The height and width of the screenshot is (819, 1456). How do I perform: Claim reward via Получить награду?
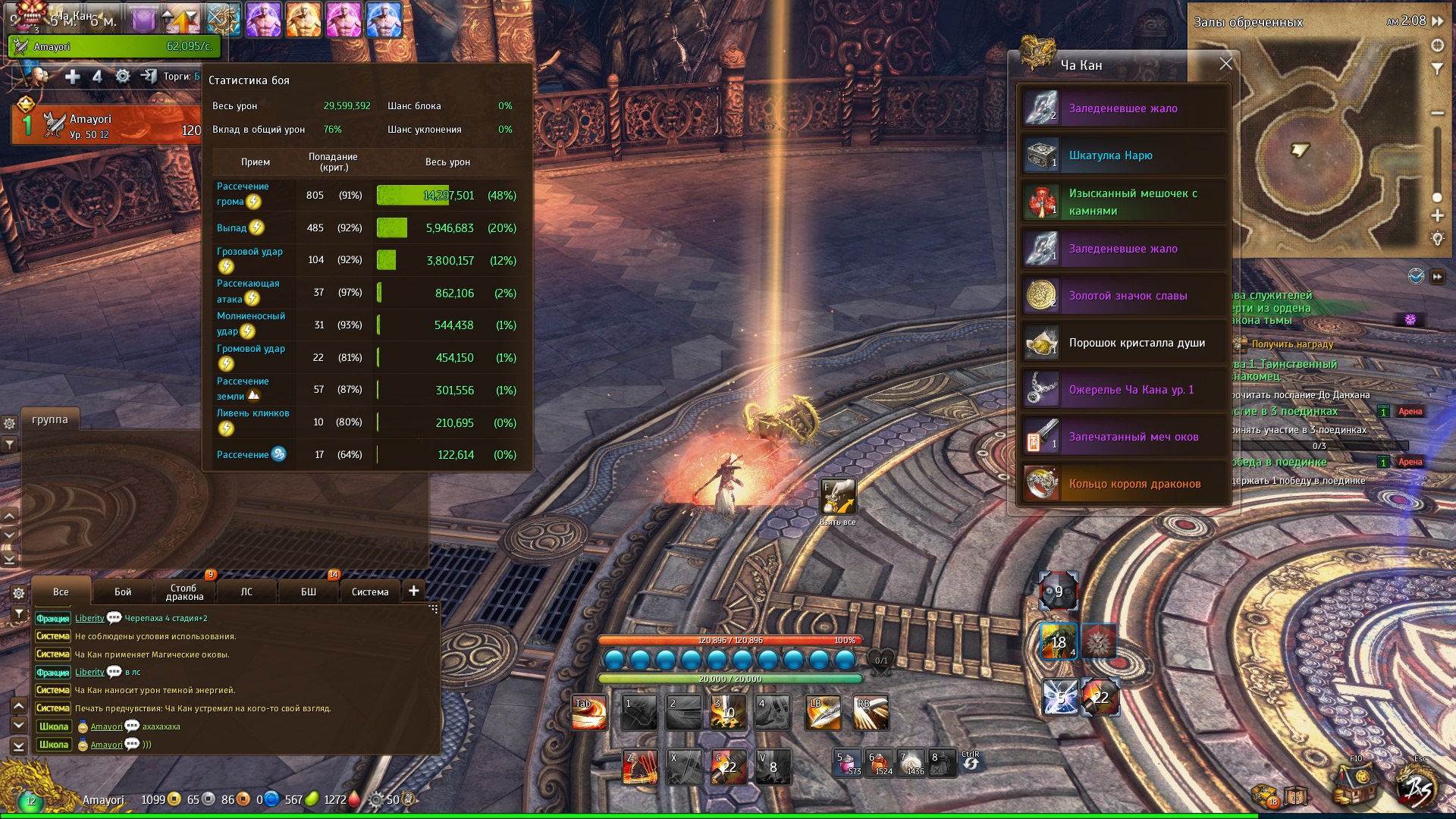coord(1292,344)
